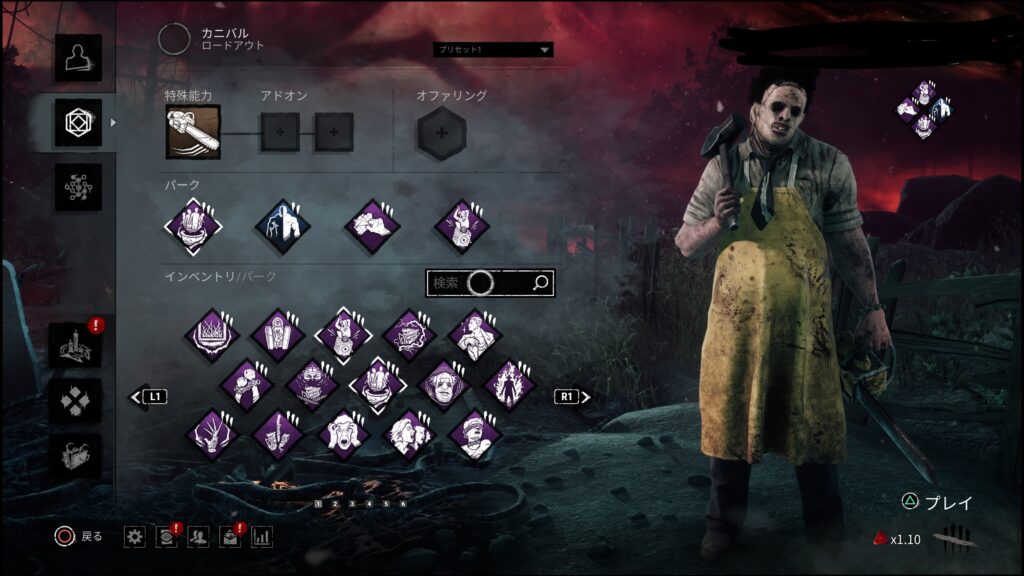The height and width of the screenshot is (576, 1024).
Task: Open the empty offering hexagon slot
Action: 440,132
